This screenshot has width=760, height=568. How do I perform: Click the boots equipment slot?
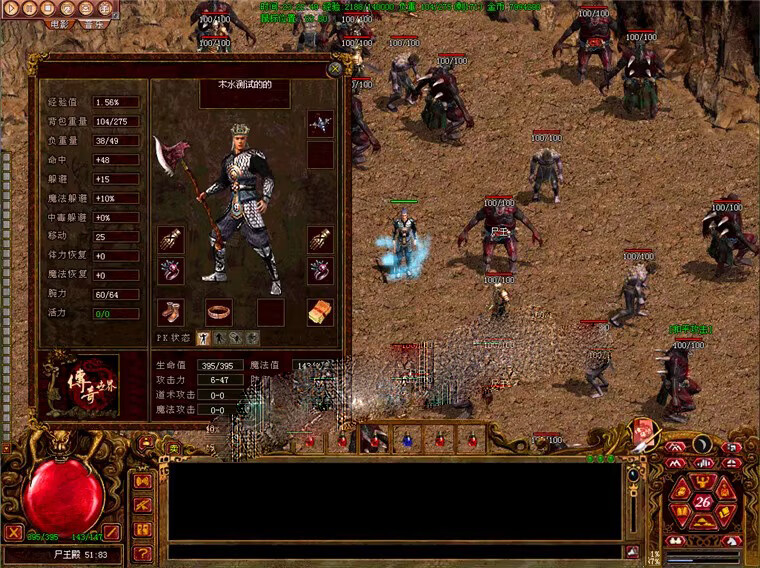(170, 312)
